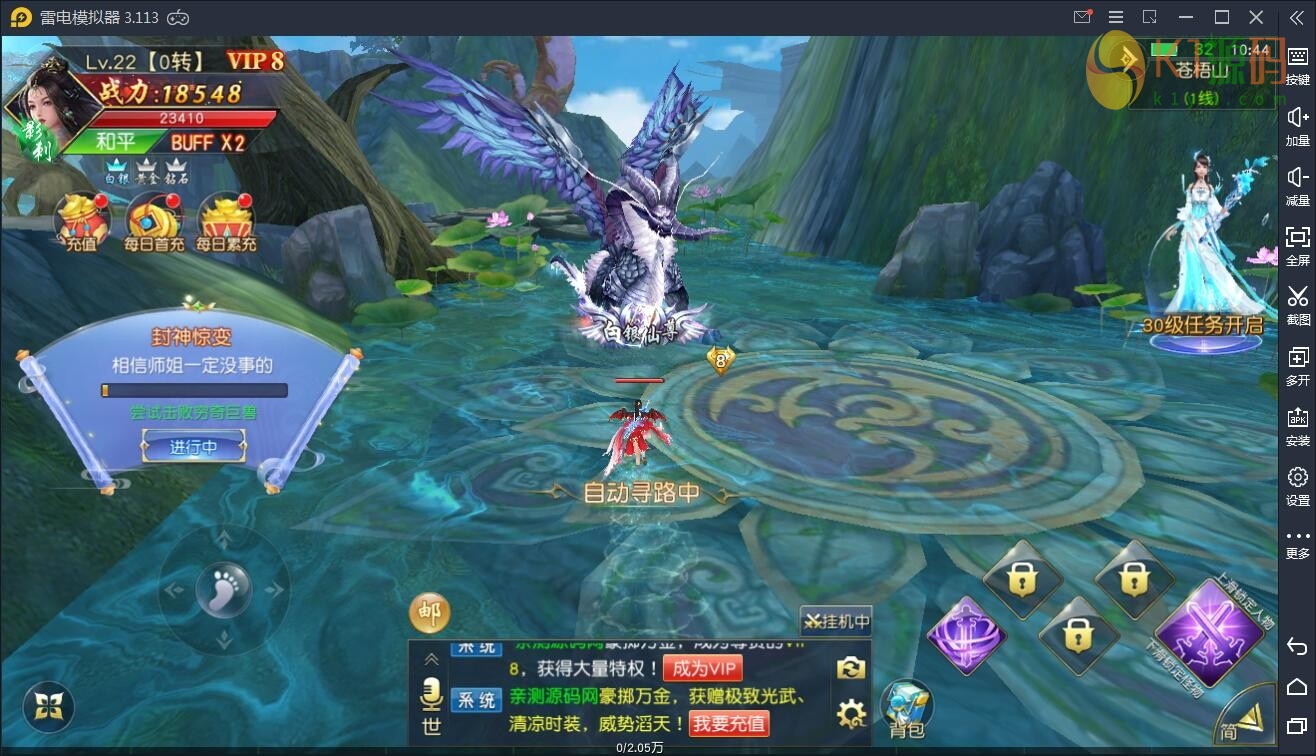Screen dimensions: 1316x756
Task: Click the emulator 截图 screenshot tool
Action: point(1297,303)
